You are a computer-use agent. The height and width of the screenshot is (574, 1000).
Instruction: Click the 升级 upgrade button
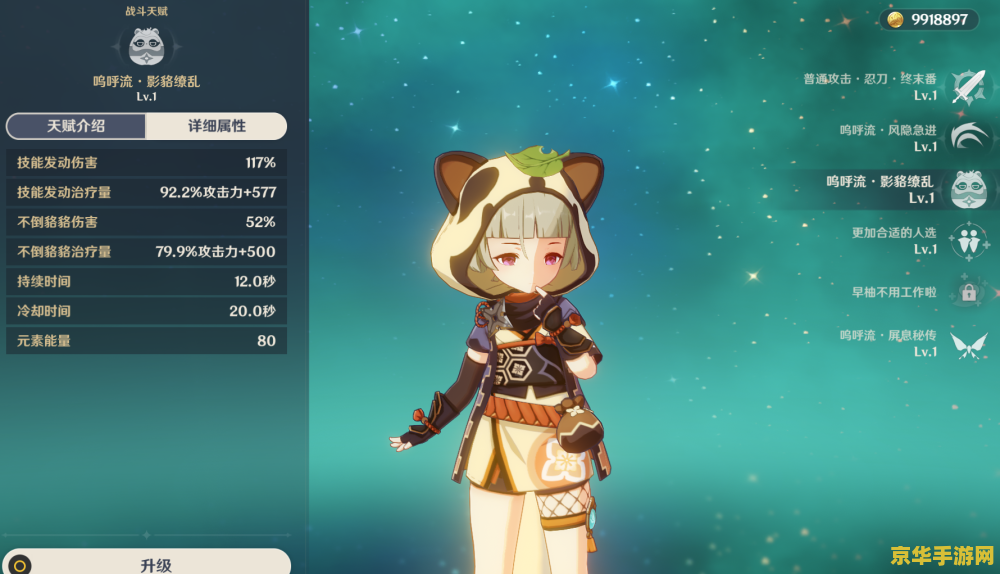(157, 564)
